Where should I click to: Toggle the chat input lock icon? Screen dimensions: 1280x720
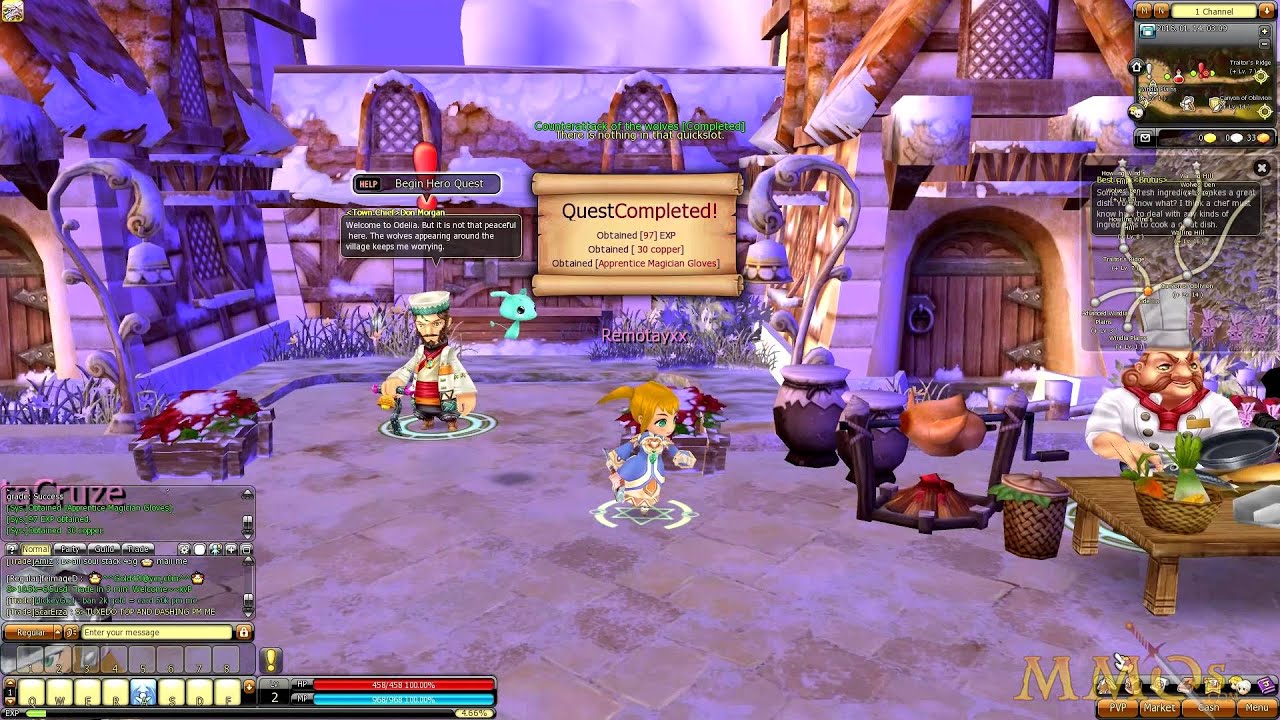(244, 632)
